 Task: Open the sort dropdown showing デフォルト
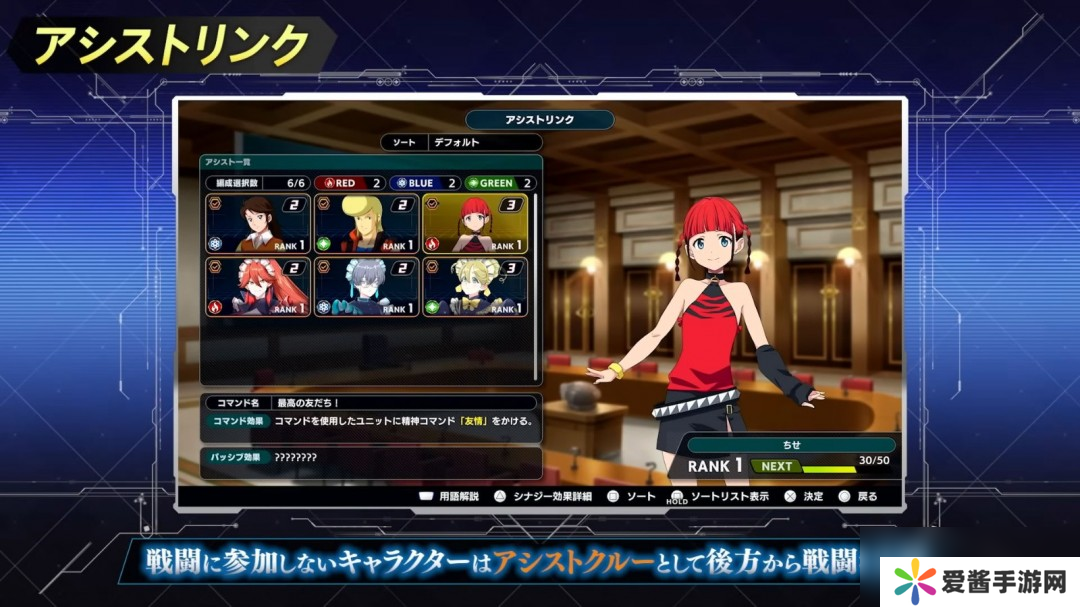(x=484, y=143)
